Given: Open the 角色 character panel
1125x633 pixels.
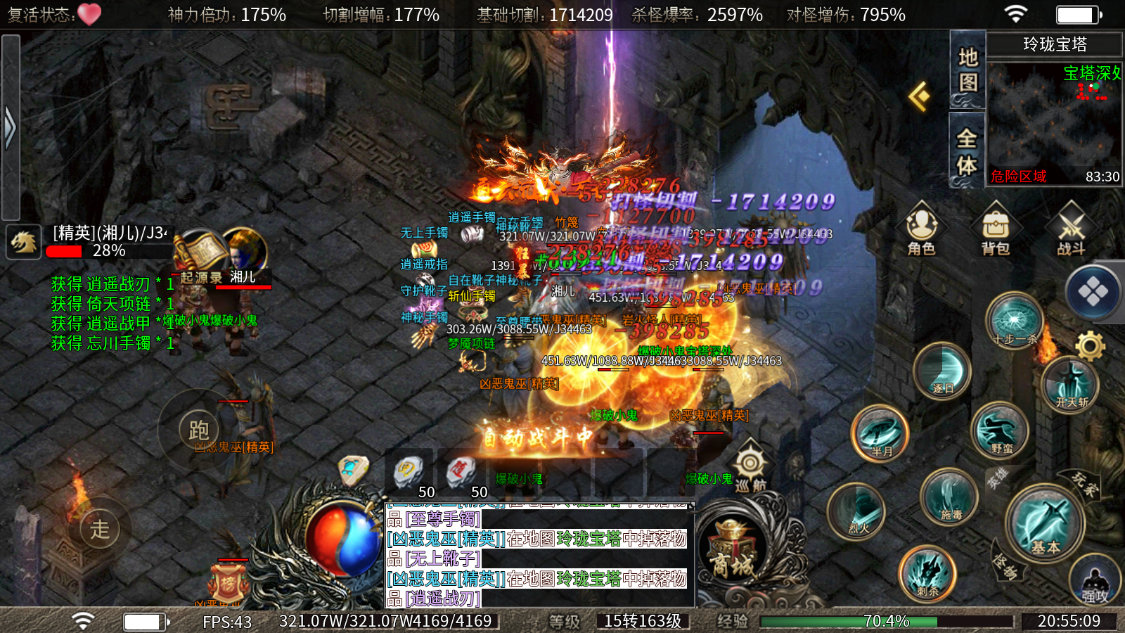Looking at the screenshot, I should coord(921,228).
